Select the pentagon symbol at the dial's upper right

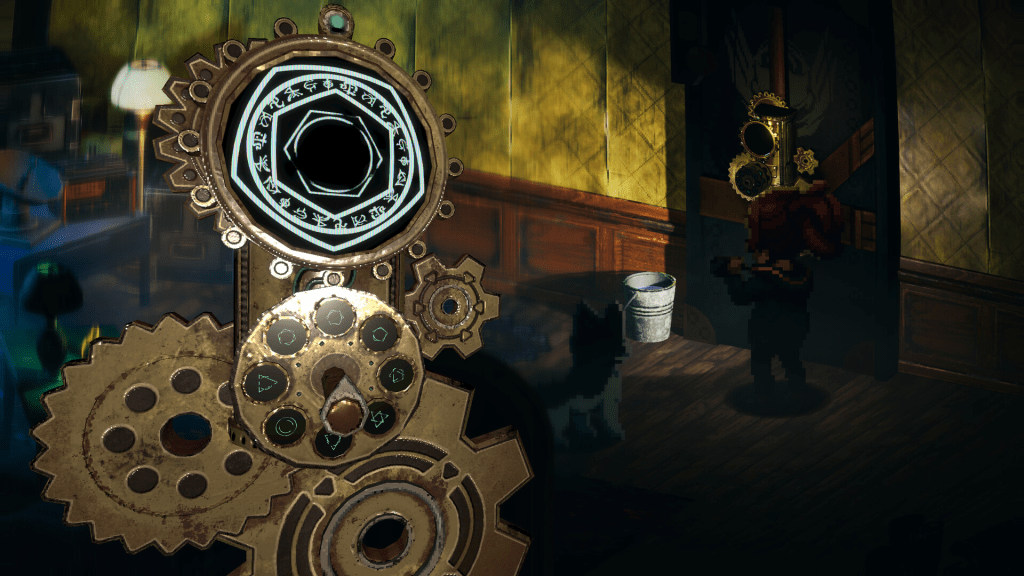point(378,333)
